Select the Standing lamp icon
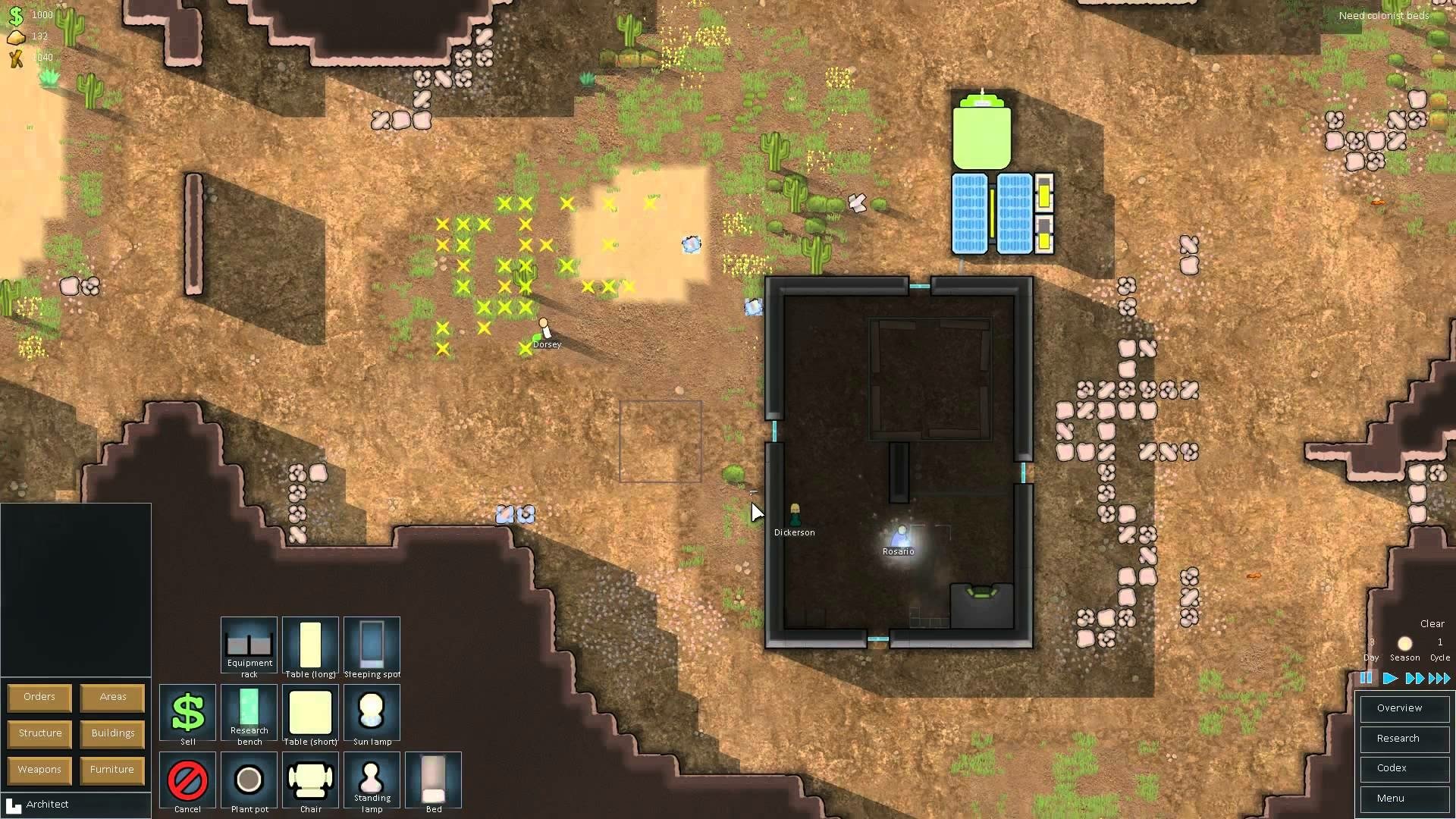The width and height of the screenshot is (1456, 819). pyautogui.click(x=372, y=780)
